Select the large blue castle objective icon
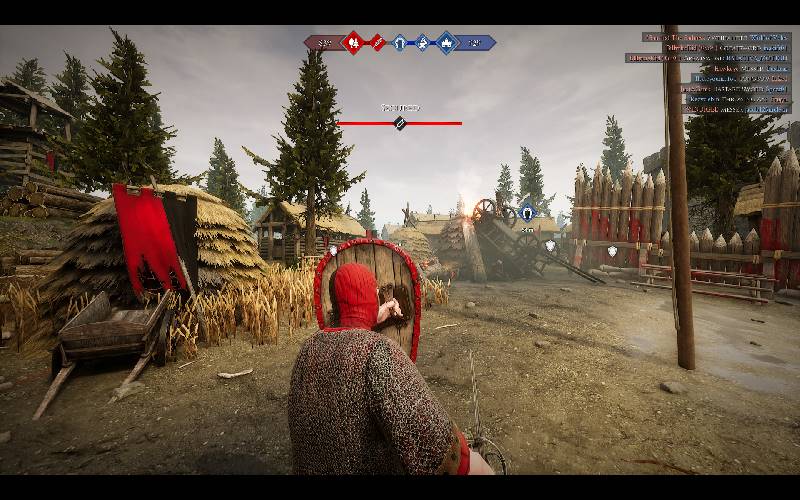The width and height of the screenshot is (800, 500). point(446,43)
